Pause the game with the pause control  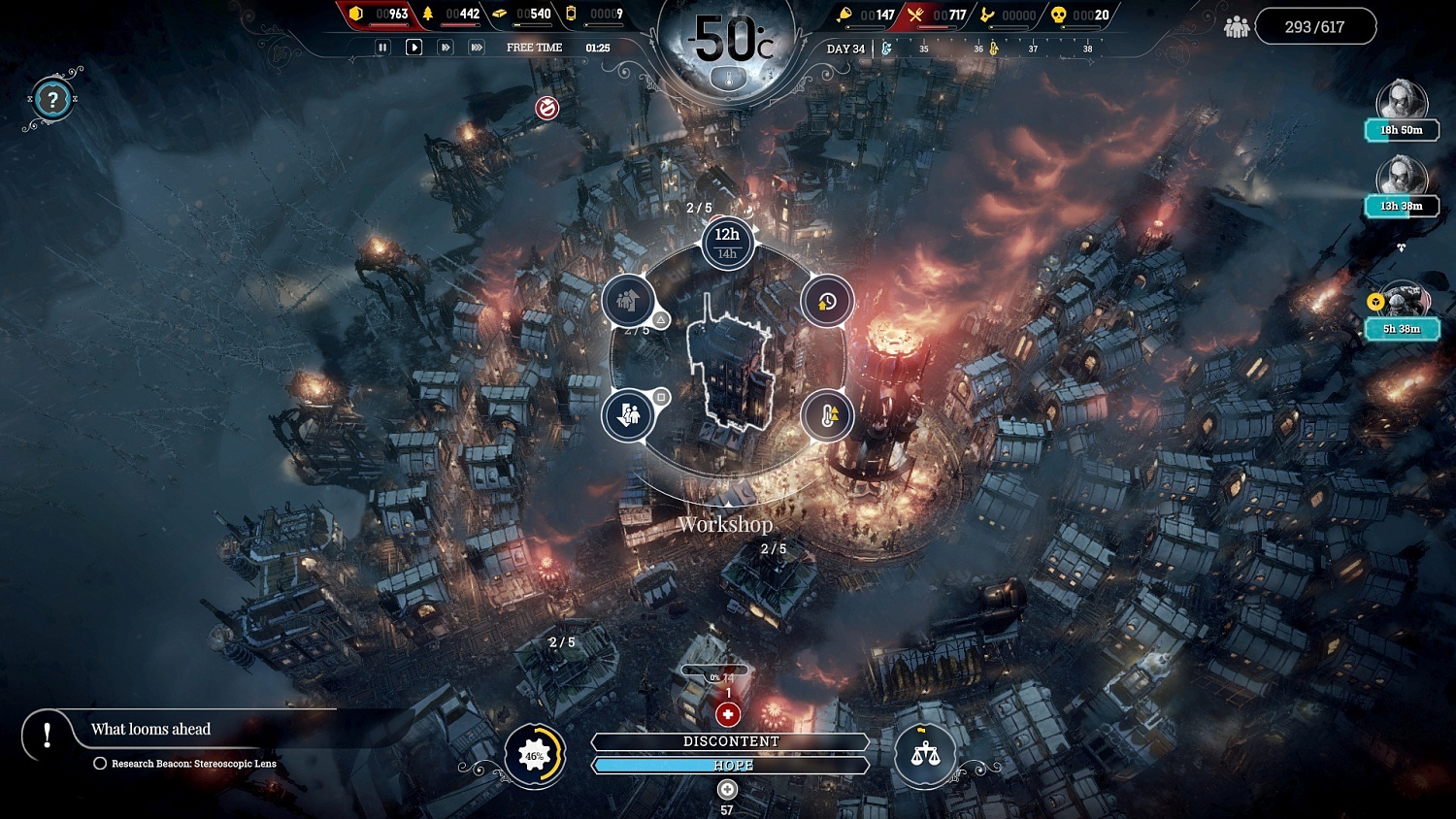click(381, 47)
